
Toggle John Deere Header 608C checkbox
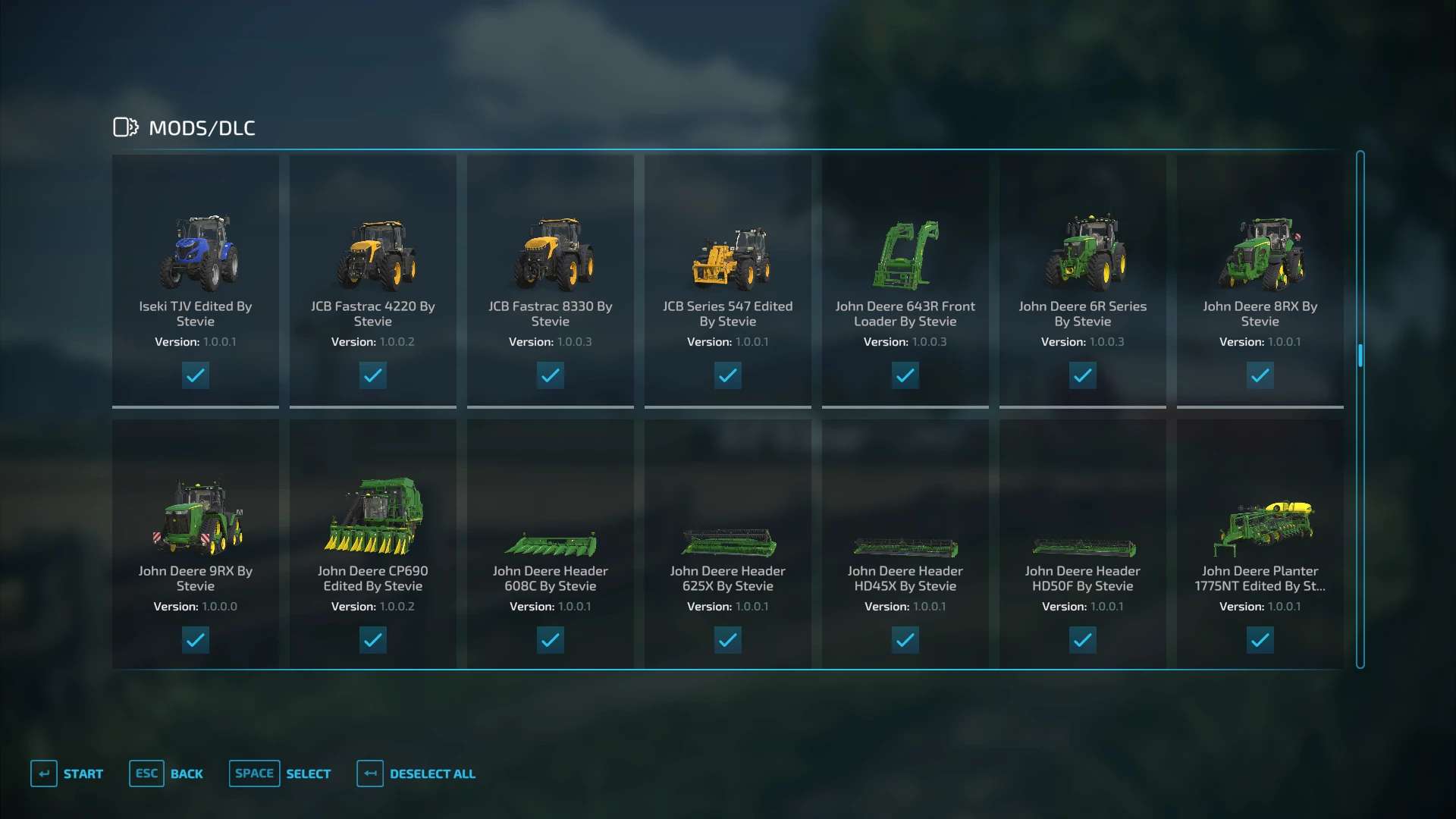(x=551, y=640)
